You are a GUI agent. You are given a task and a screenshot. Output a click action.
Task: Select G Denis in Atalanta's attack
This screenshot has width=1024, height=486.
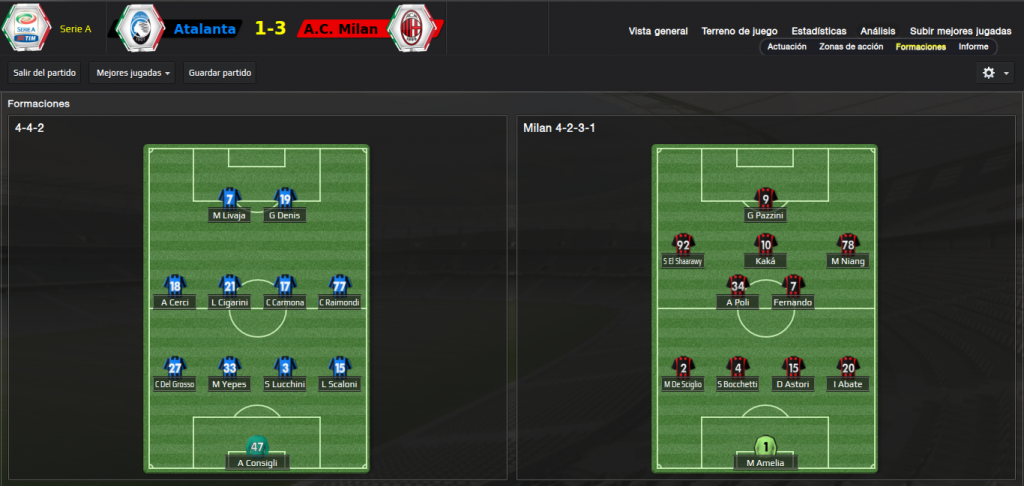(284, 215)
